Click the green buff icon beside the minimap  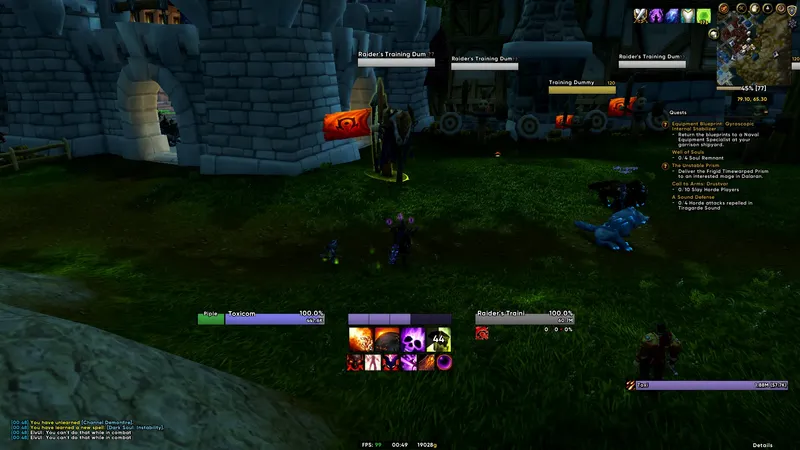coord(703,16)
